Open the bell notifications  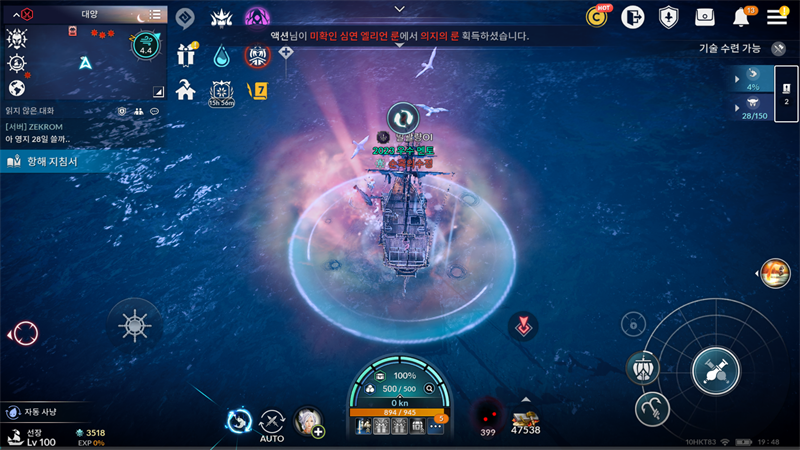click(x=742, y=17)
